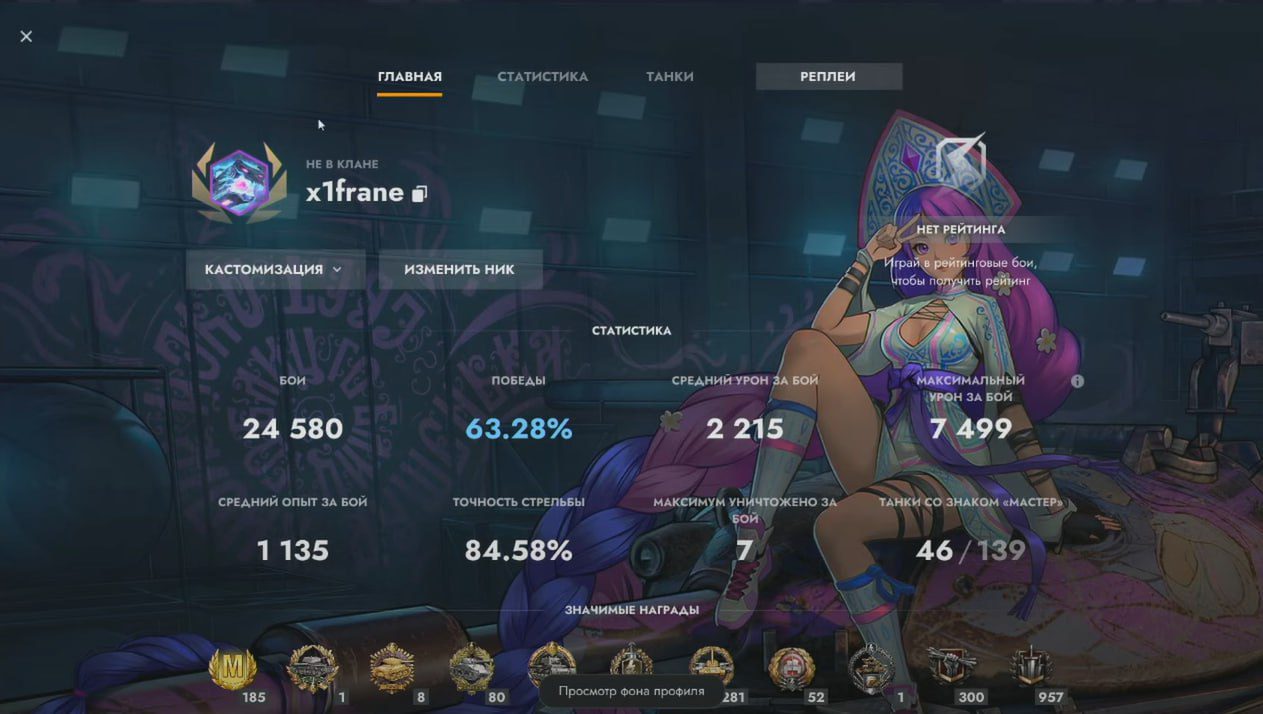Image resolution: width=1263 pixels, height=714 pixels.
Task: Select the Главная tab
Action: point(409,77)
